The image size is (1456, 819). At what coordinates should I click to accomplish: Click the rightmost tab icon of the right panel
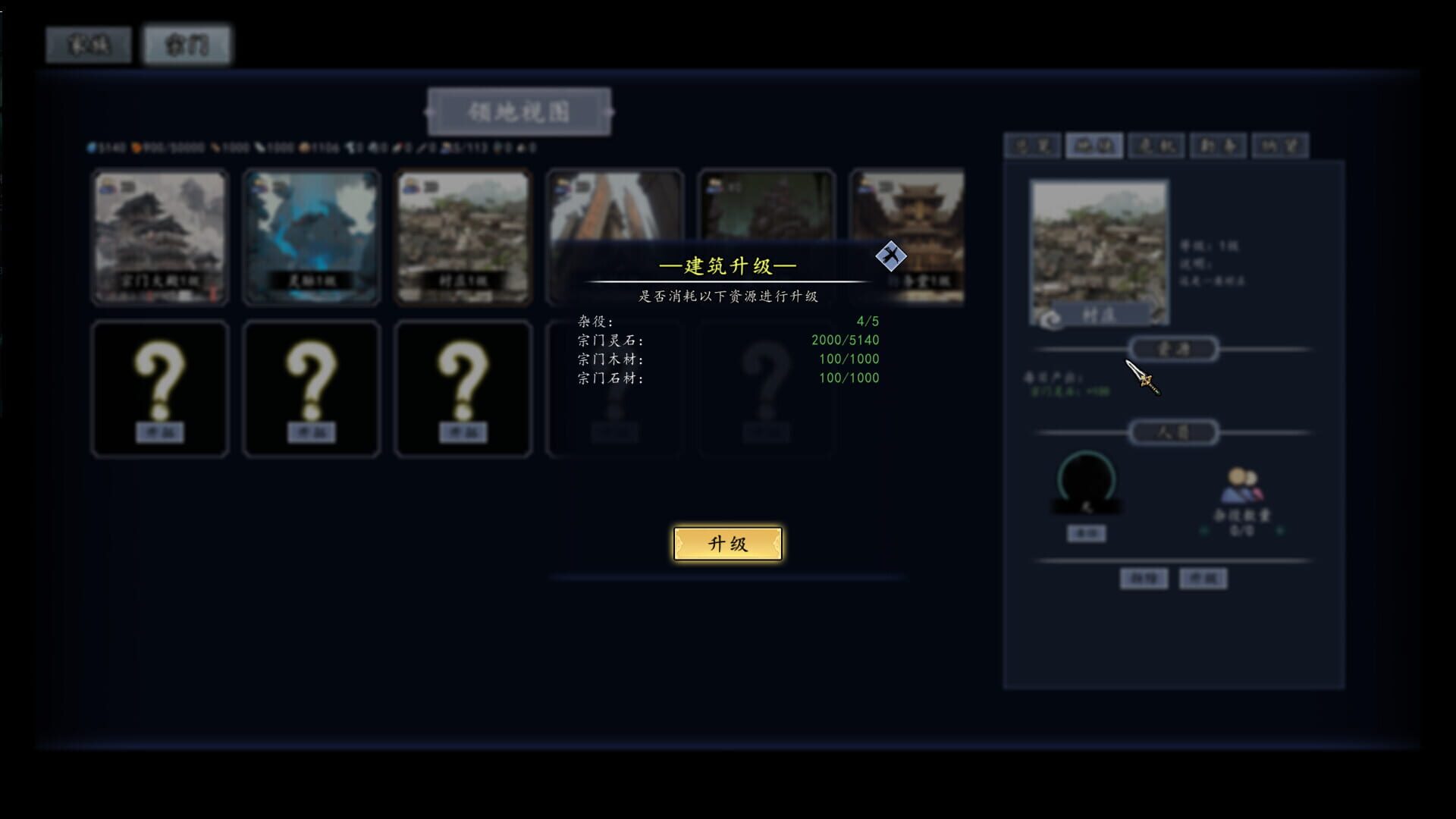tap(1279, 146)
